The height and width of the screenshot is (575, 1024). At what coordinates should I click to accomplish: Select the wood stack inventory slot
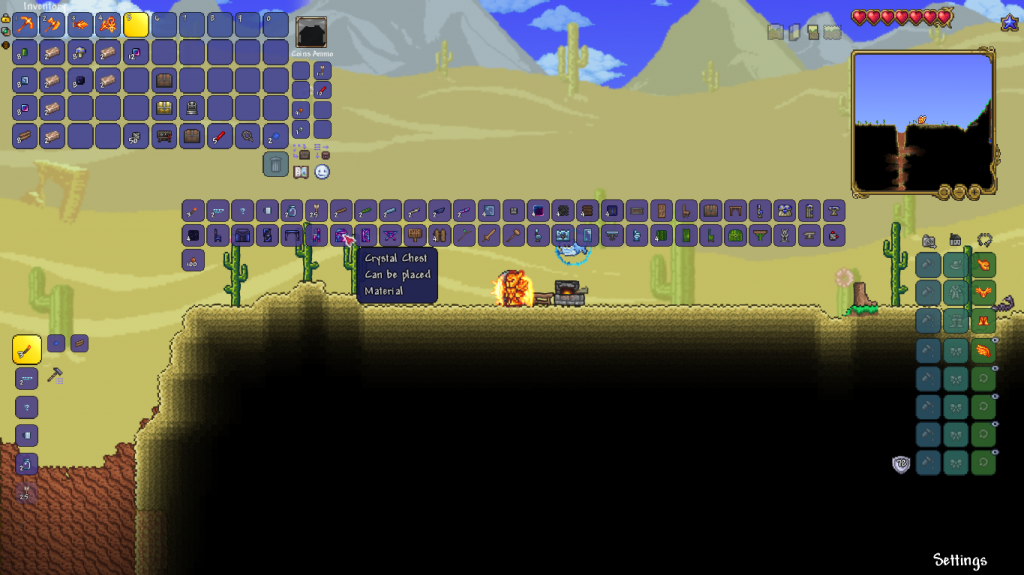(x=25, y=136)
